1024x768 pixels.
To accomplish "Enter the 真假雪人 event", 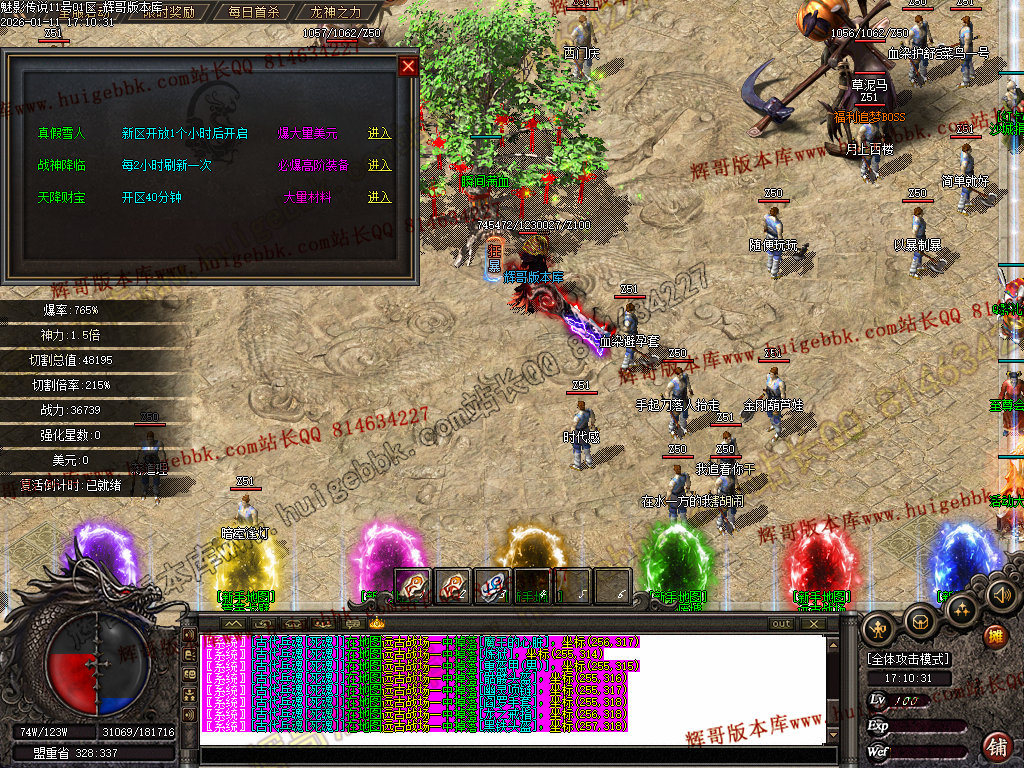I will [x=379, y=133].
